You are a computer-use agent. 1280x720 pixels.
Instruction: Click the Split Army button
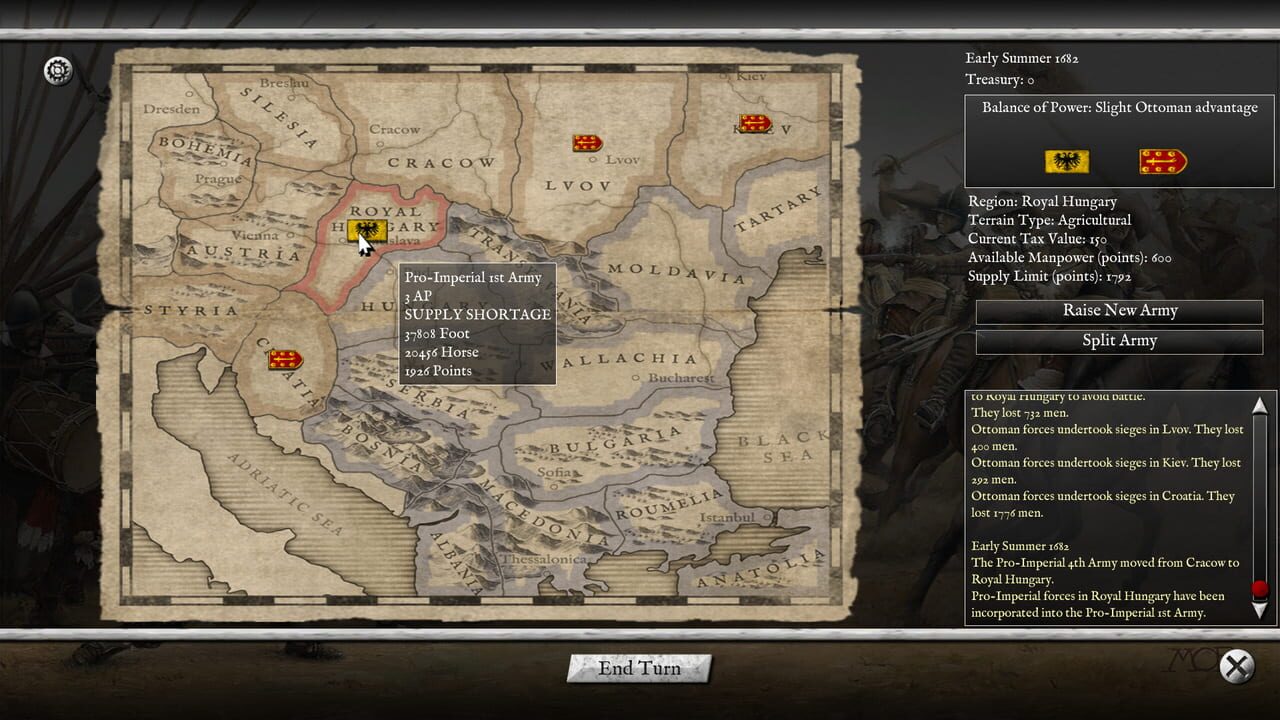coord(1118,341)
